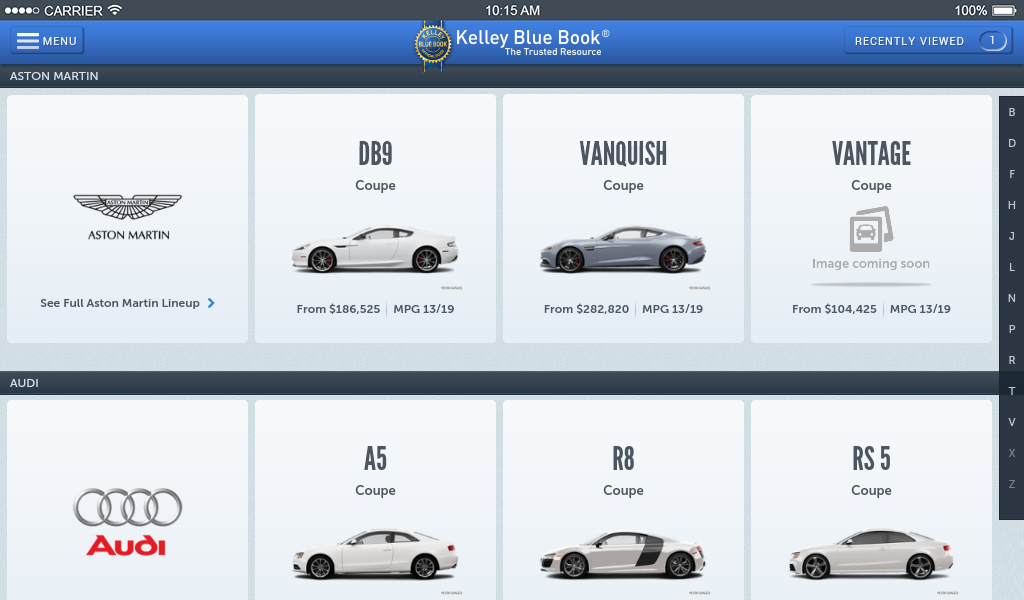Jump to letter P in the index
The width and height of the screenshot is (1024, 600).
1012,329
